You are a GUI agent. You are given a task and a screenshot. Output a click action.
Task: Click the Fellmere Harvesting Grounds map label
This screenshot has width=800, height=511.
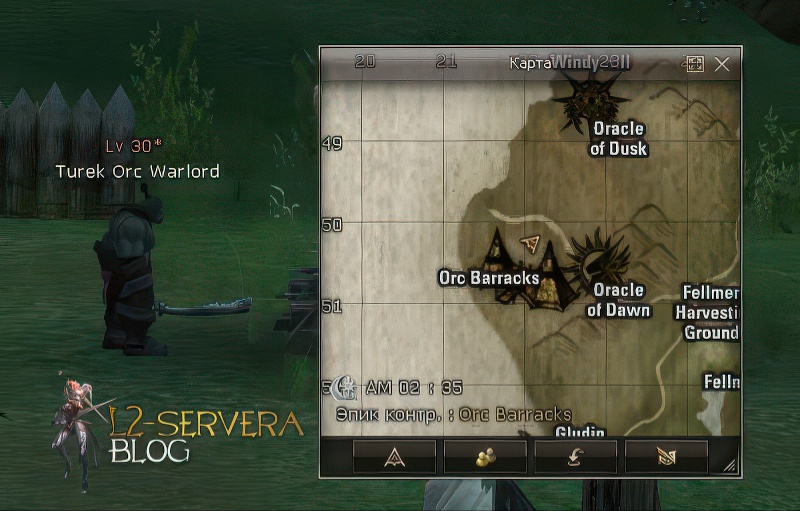(x=710, y=312)
